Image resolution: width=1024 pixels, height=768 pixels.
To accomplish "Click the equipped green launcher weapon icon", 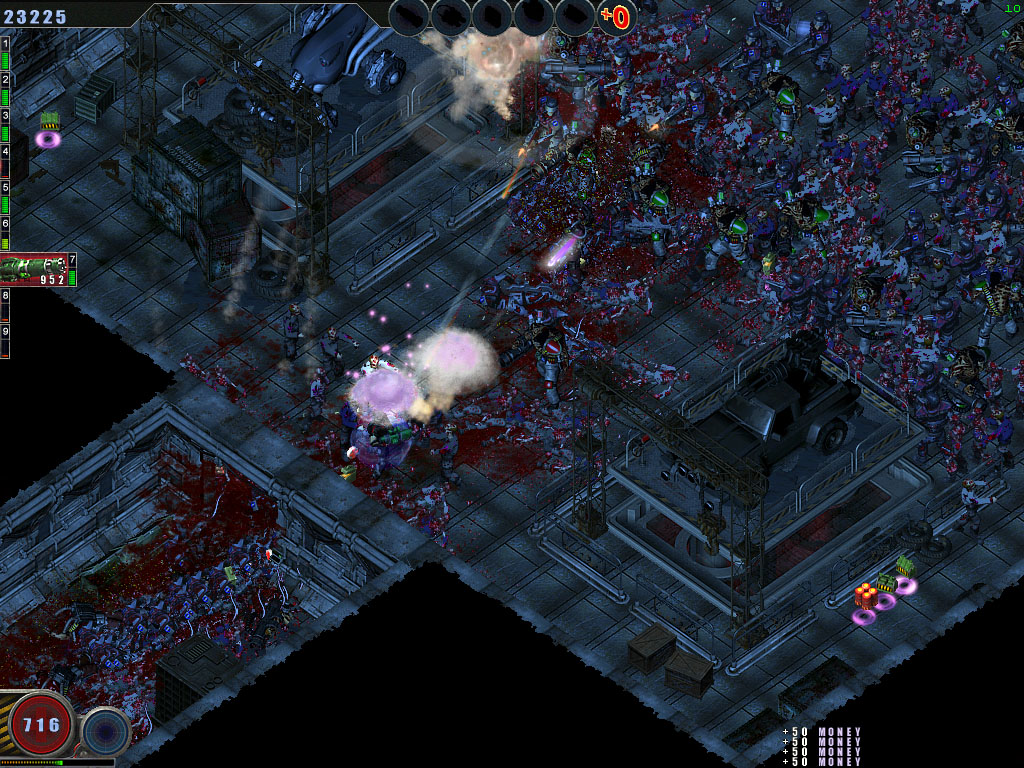I will (x=34, y=269).
